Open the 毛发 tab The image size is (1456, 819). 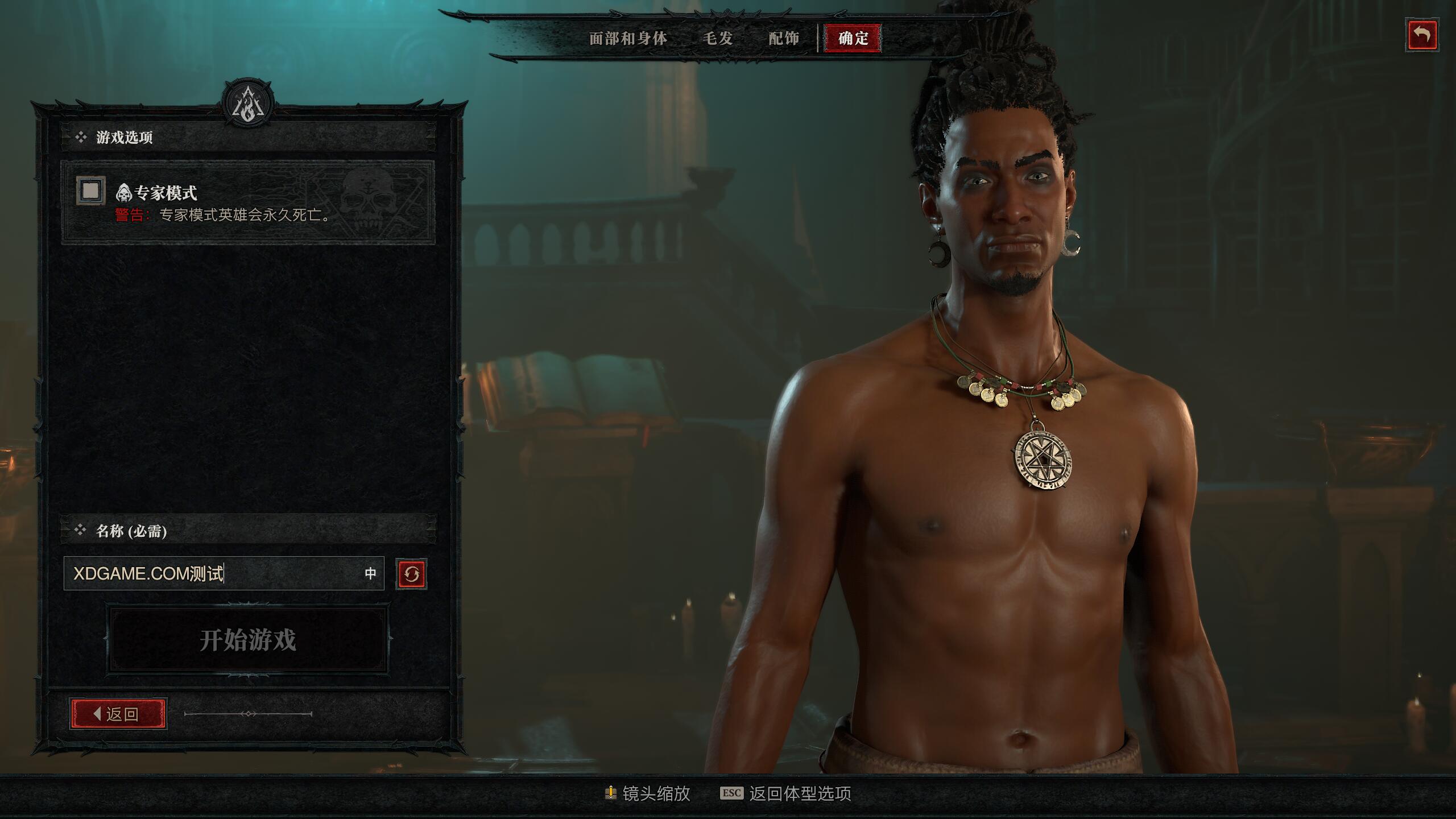718,39
